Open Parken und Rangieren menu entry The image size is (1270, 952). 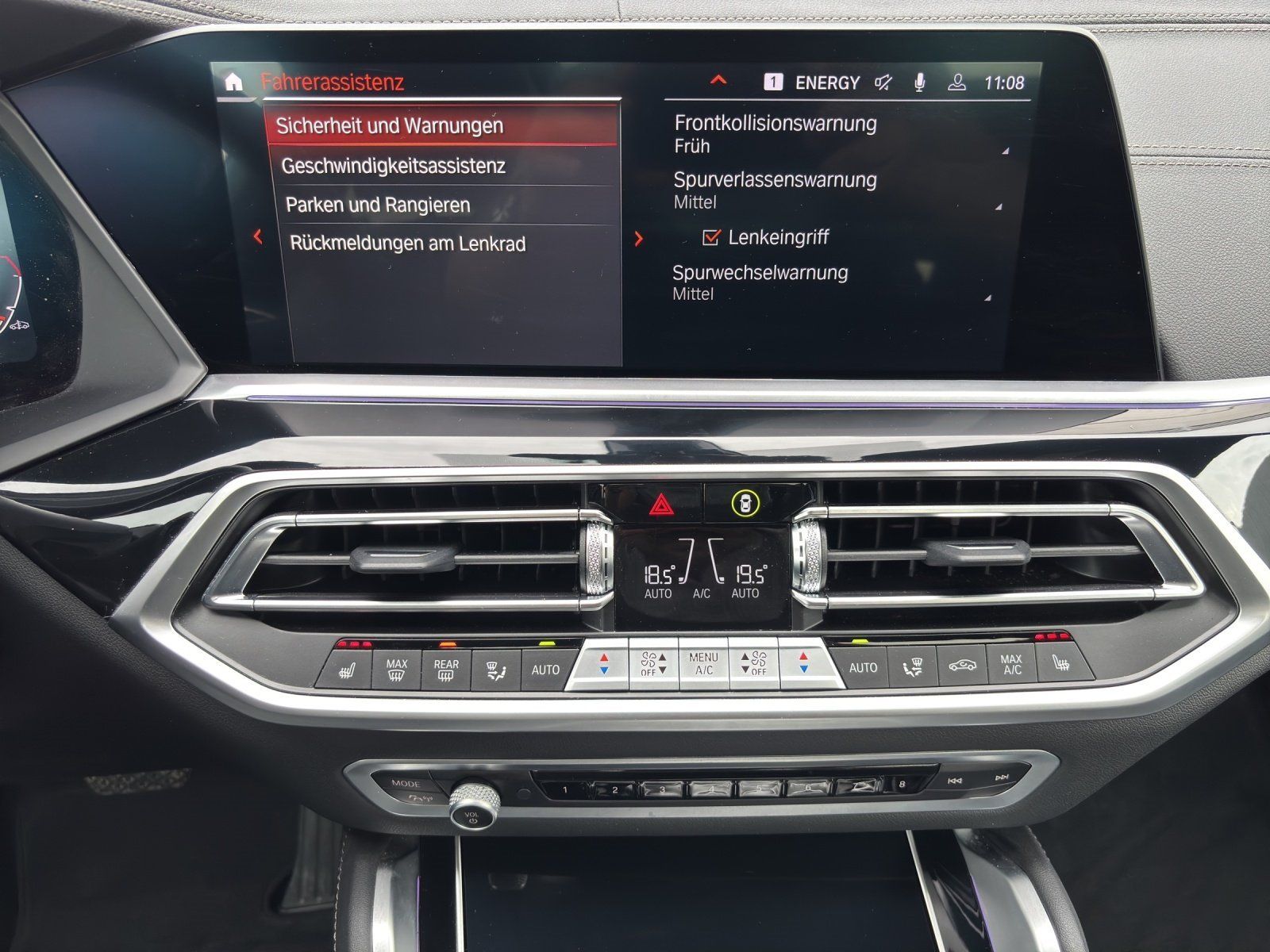click(377, 205)
